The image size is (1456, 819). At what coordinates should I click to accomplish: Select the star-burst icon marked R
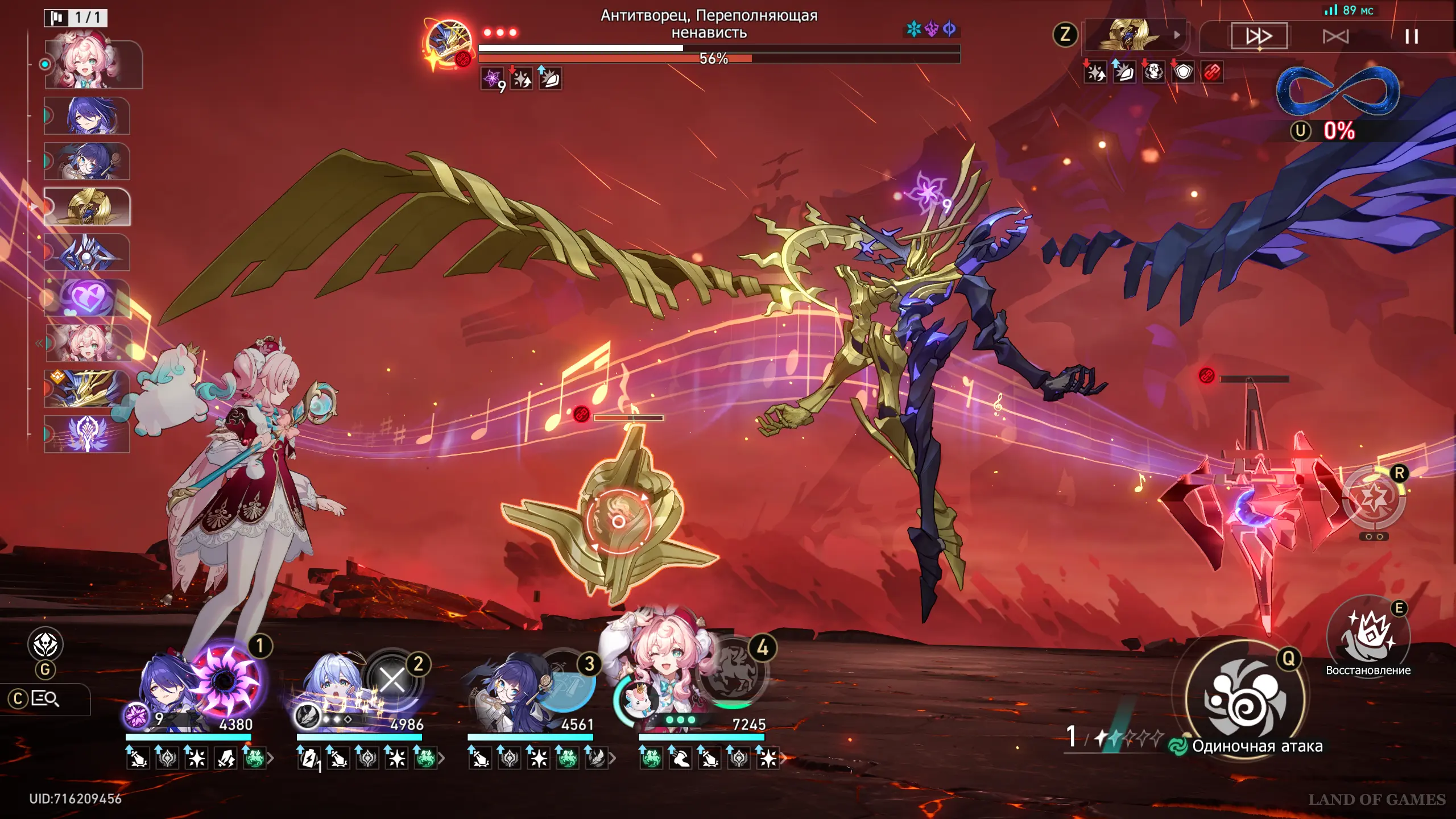1373,499
